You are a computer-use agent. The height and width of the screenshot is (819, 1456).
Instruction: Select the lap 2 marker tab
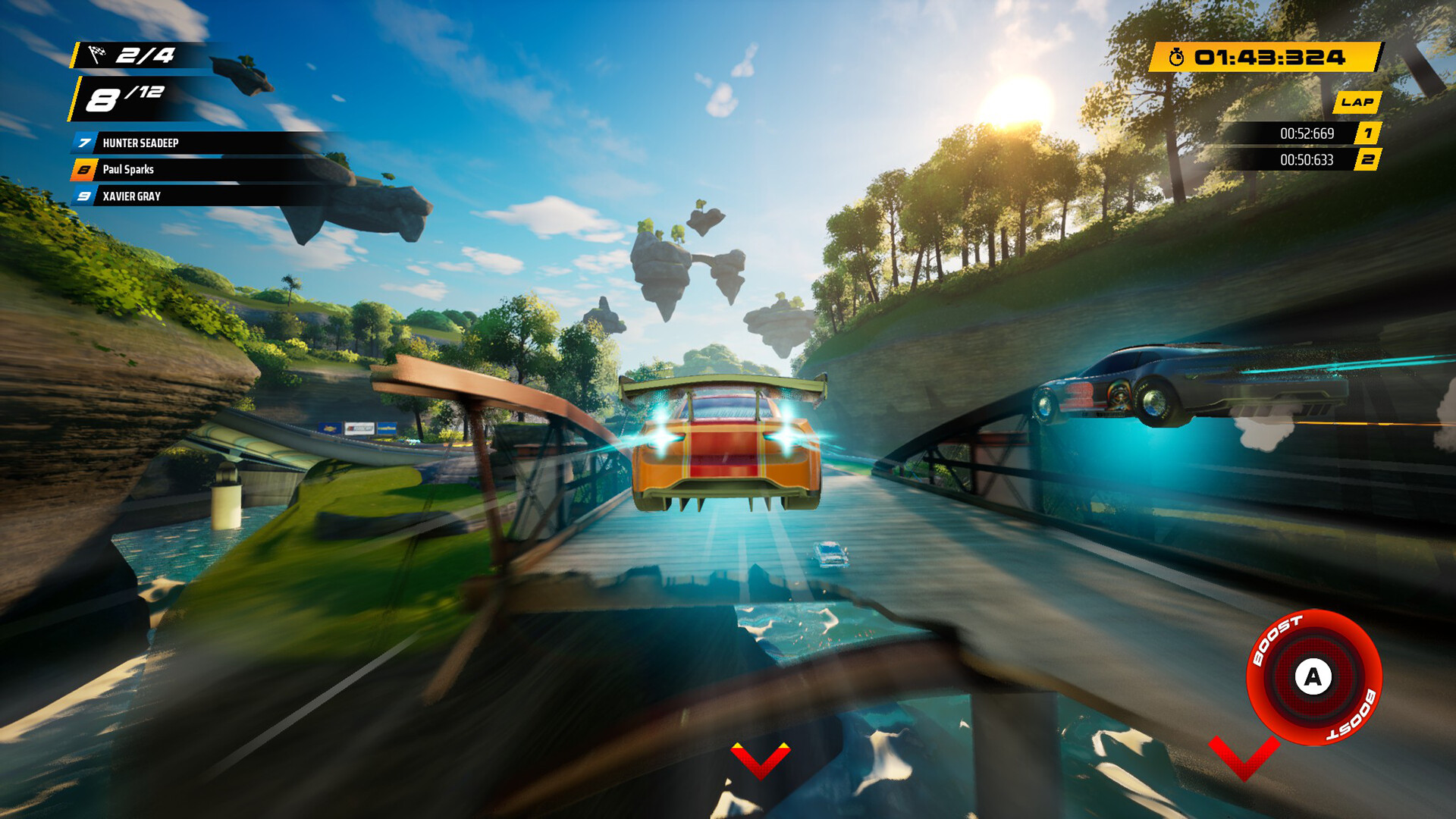1367,160
